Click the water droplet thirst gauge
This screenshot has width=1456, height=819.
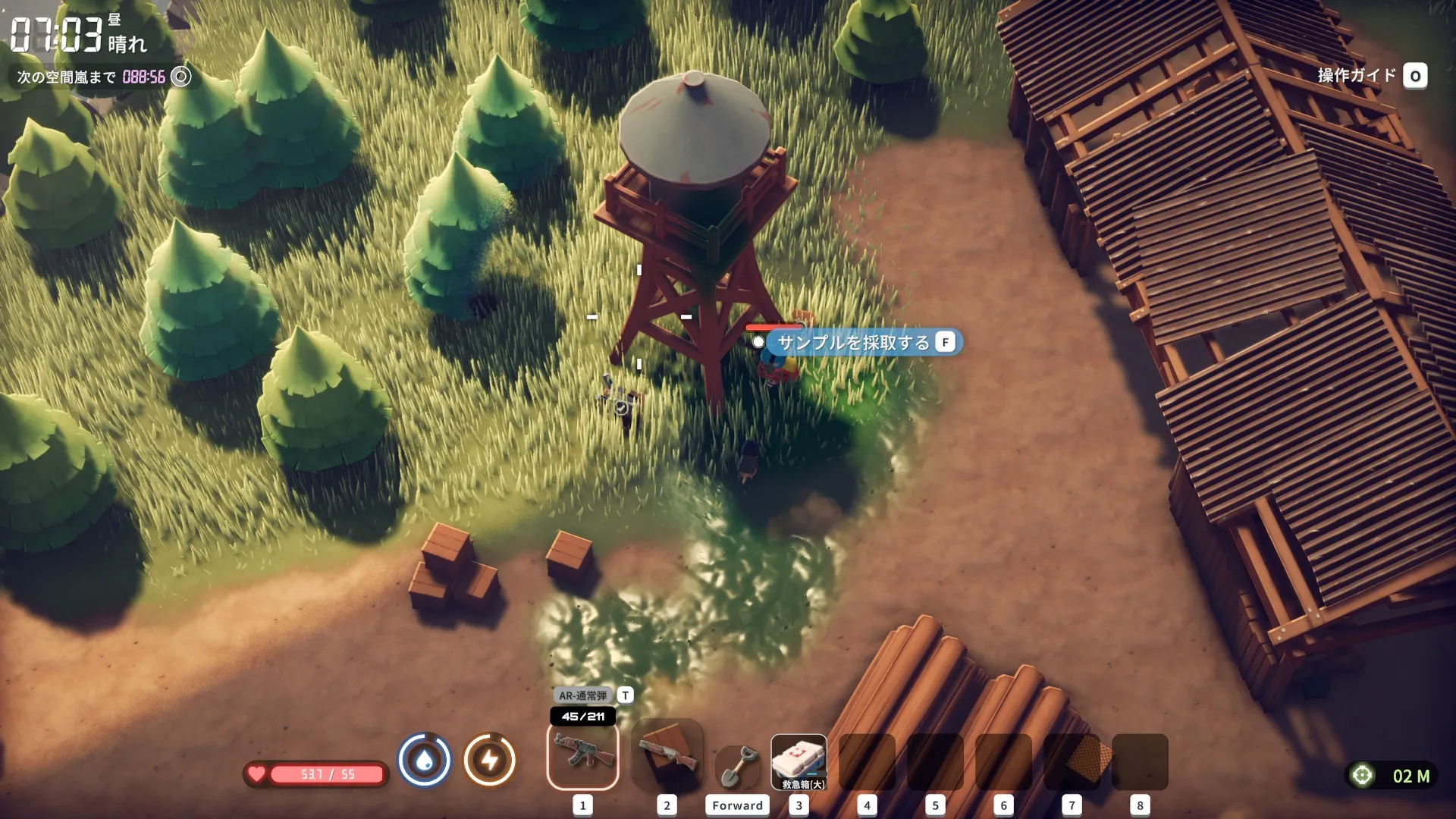click(x=425, y=760)
